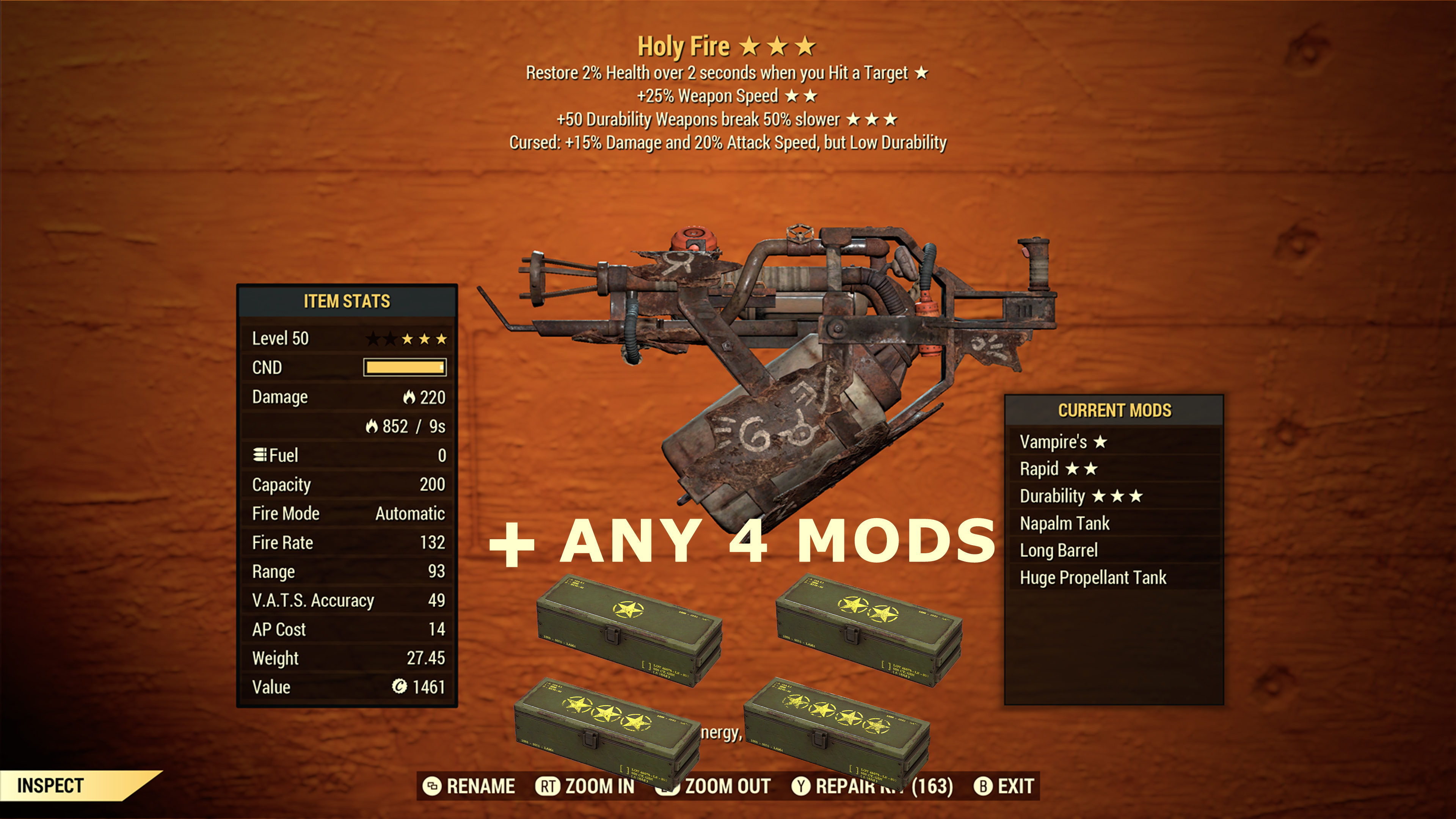
Task: Activate the Zoom In option
Action: [585, 786]
